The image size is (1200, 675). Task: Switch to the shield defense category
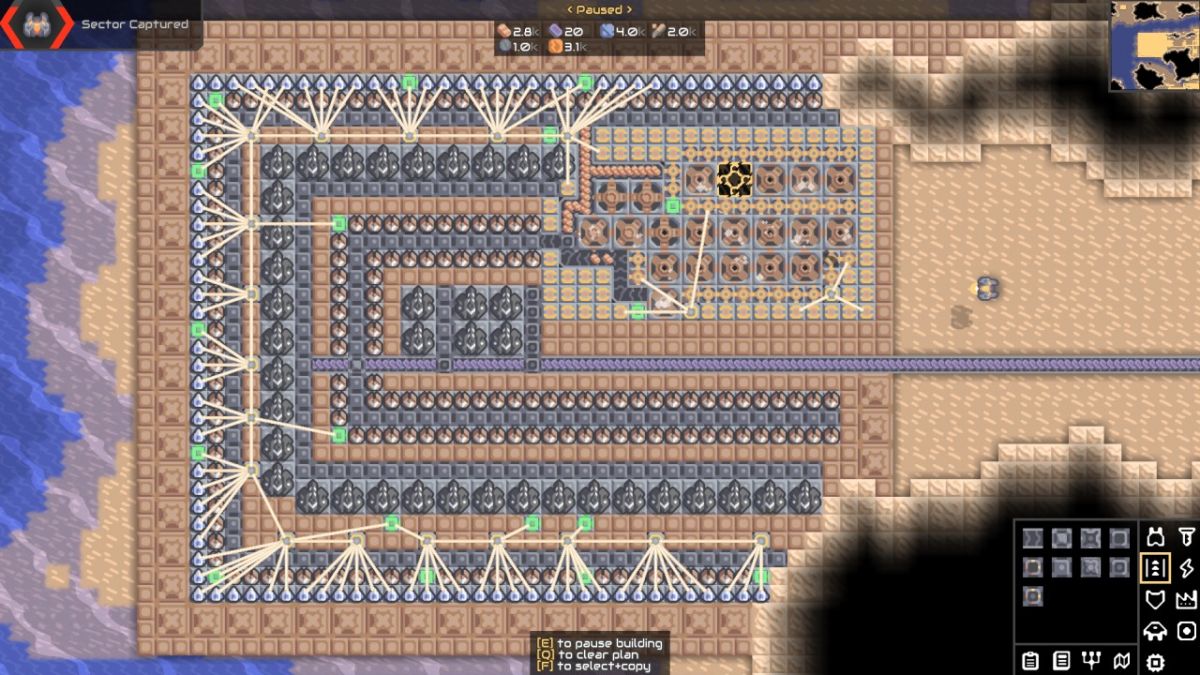click(x=1156, y=600)
